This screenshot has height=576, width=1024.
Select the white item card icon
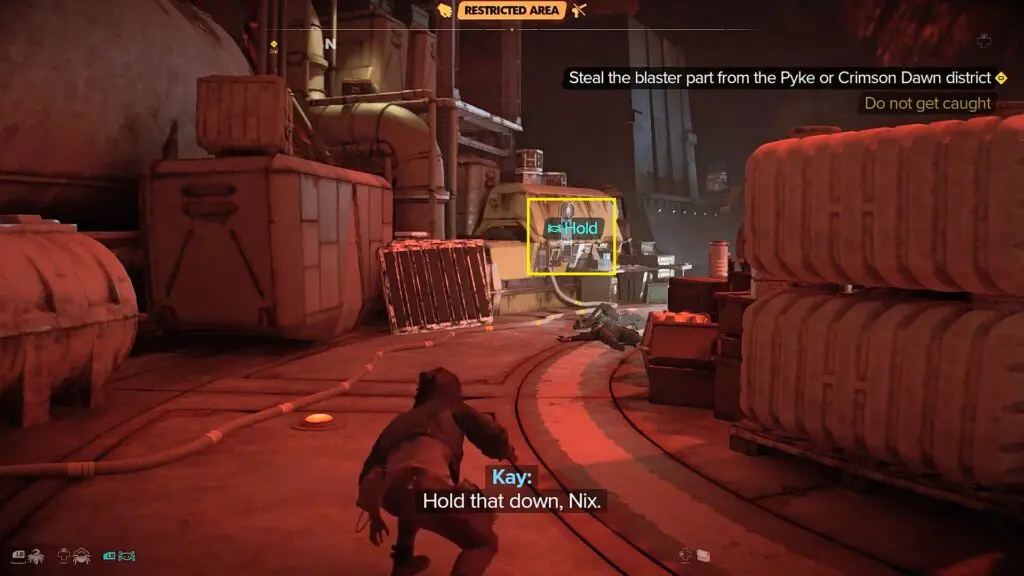point(703,555)
